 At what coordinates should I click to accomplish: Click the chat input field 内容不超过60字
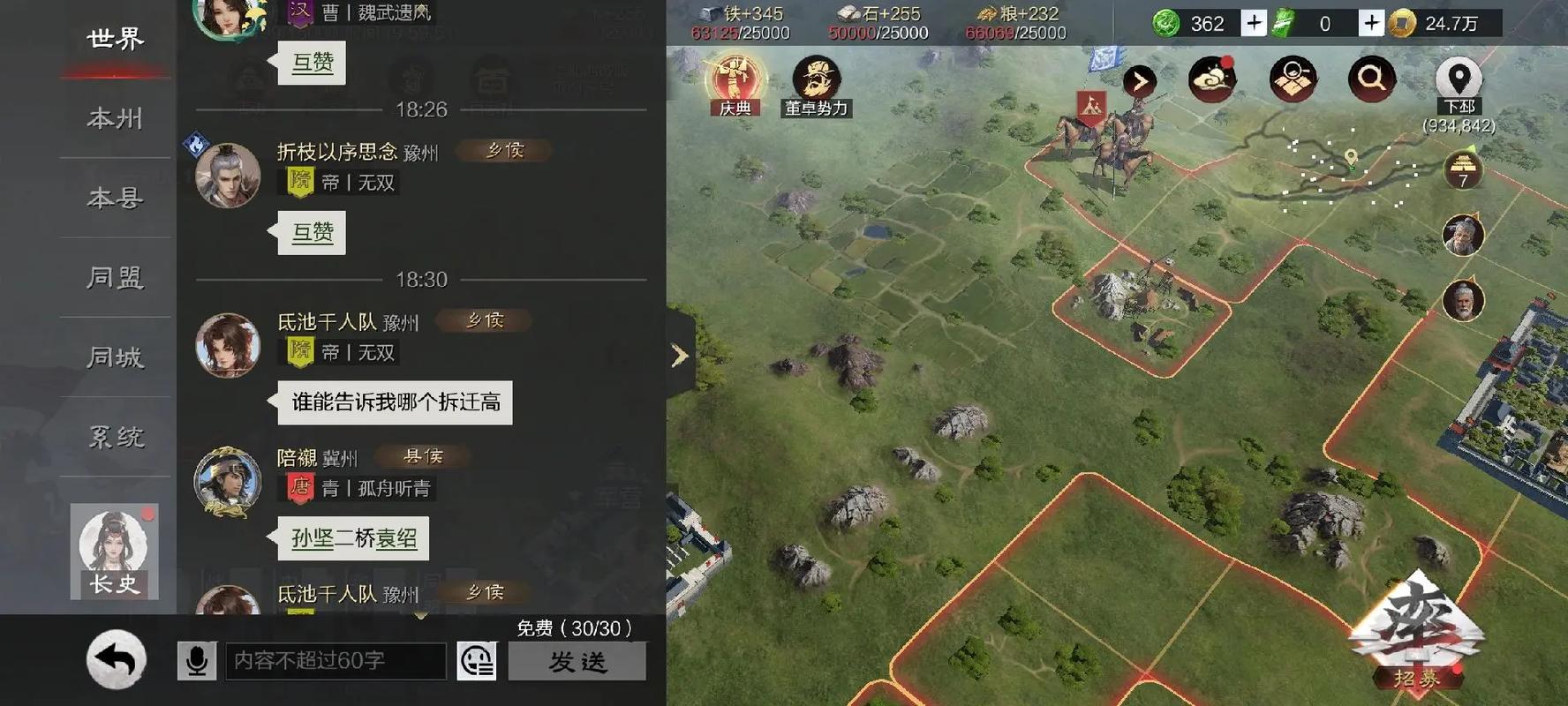(335, 659)
